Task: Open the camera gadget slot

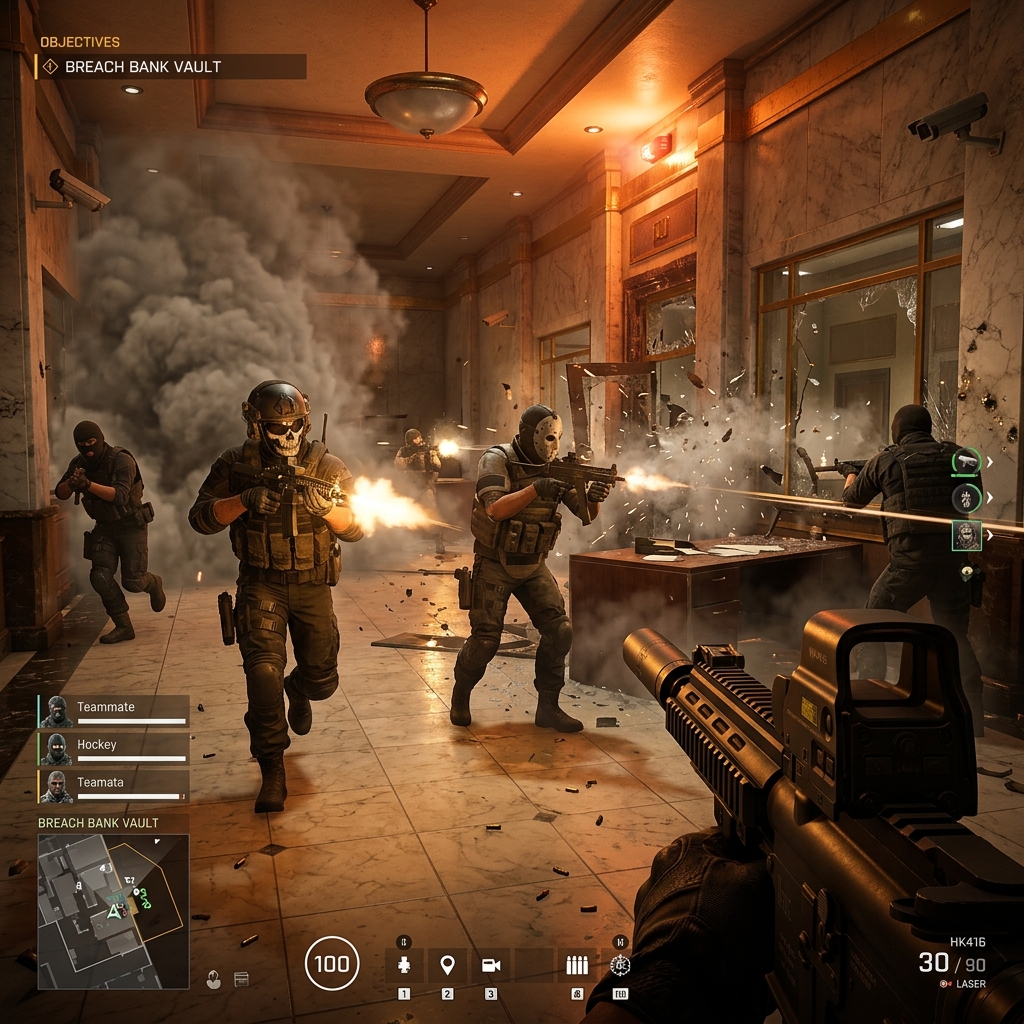Action: (x=490, y=965)
